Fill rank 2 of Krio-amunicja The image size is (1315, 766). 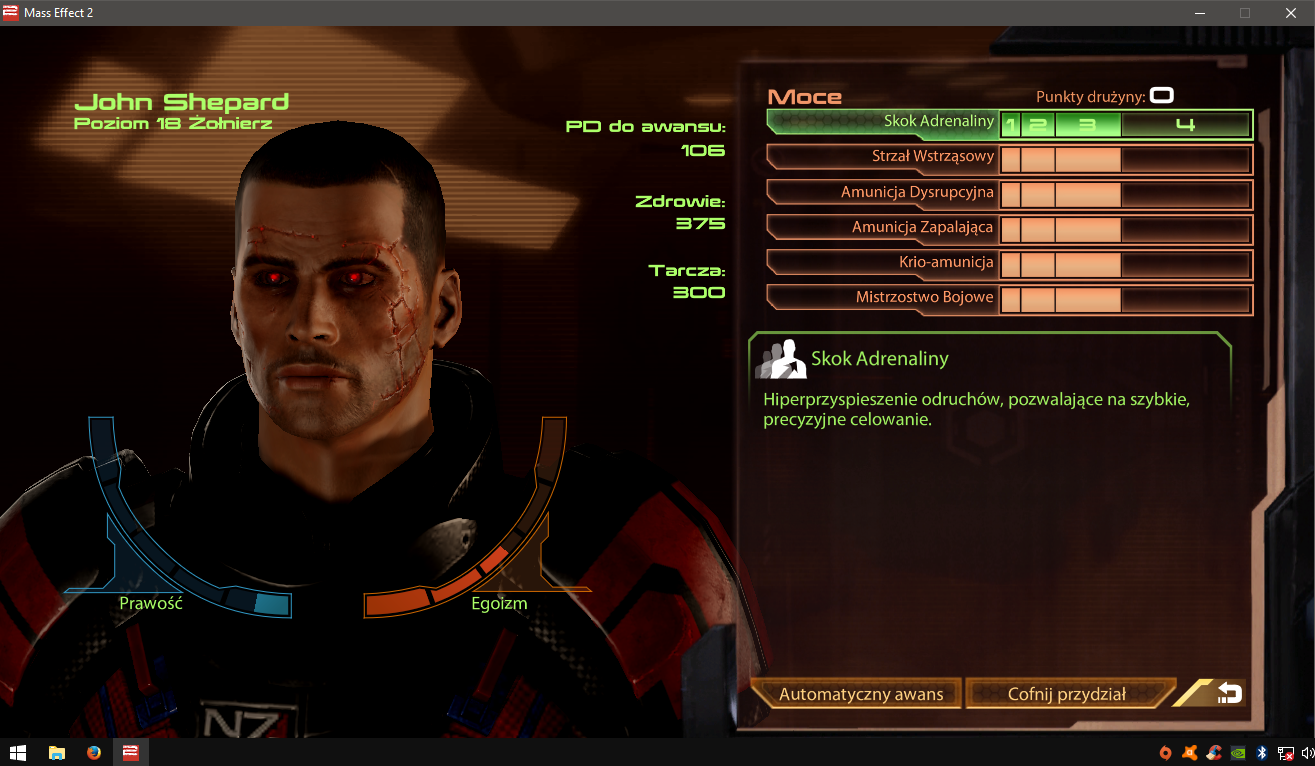pyautogui.click(x=1038, y=262)
